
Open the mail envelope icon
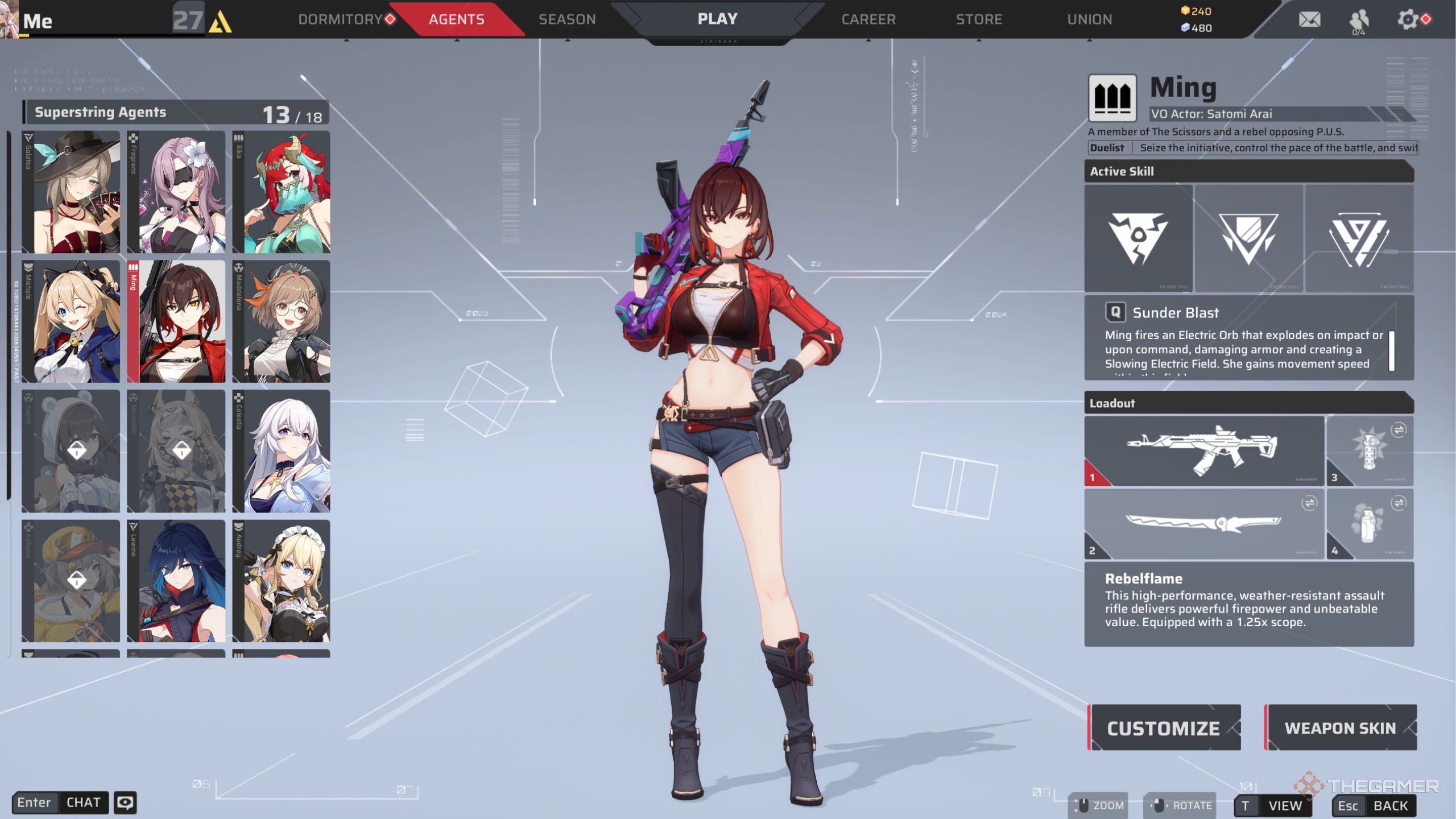(x=1309, y=20)
